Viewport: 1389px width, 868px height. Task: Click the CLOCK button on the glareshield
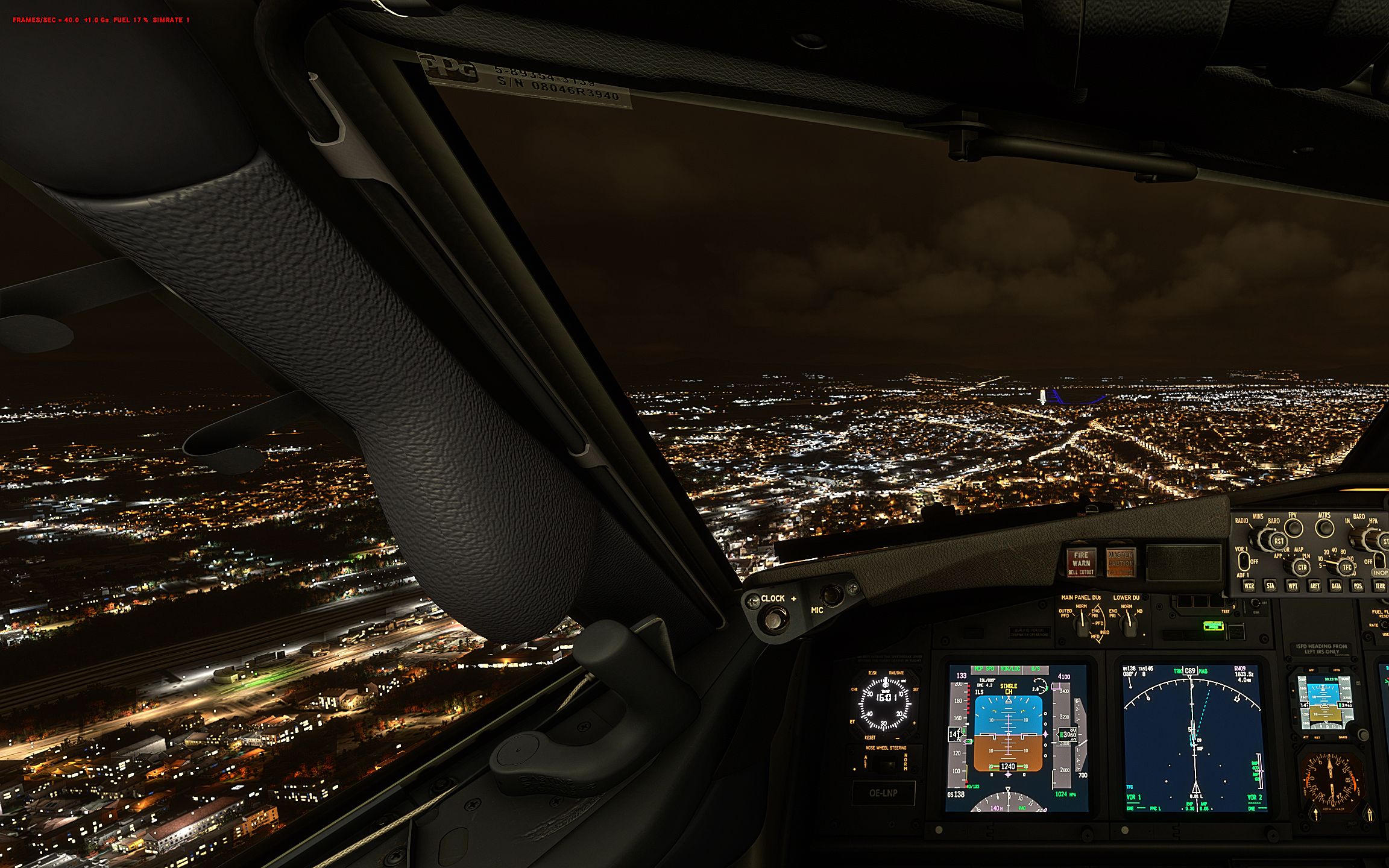click(775, 618)
